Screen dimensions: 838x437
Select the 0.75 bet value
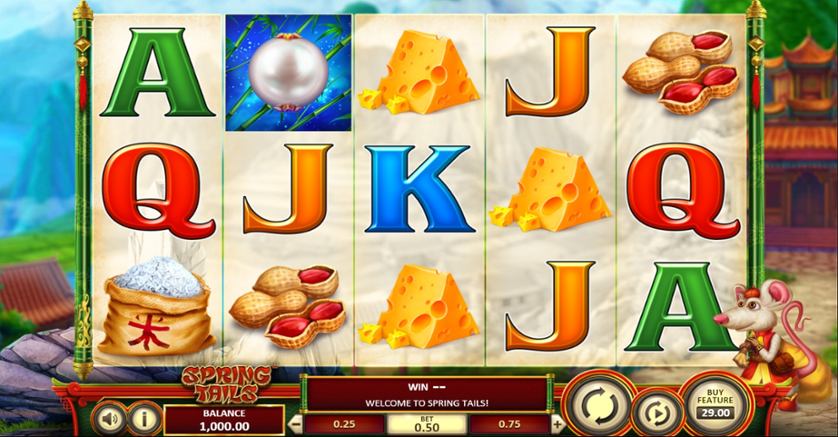pos(511,423)
